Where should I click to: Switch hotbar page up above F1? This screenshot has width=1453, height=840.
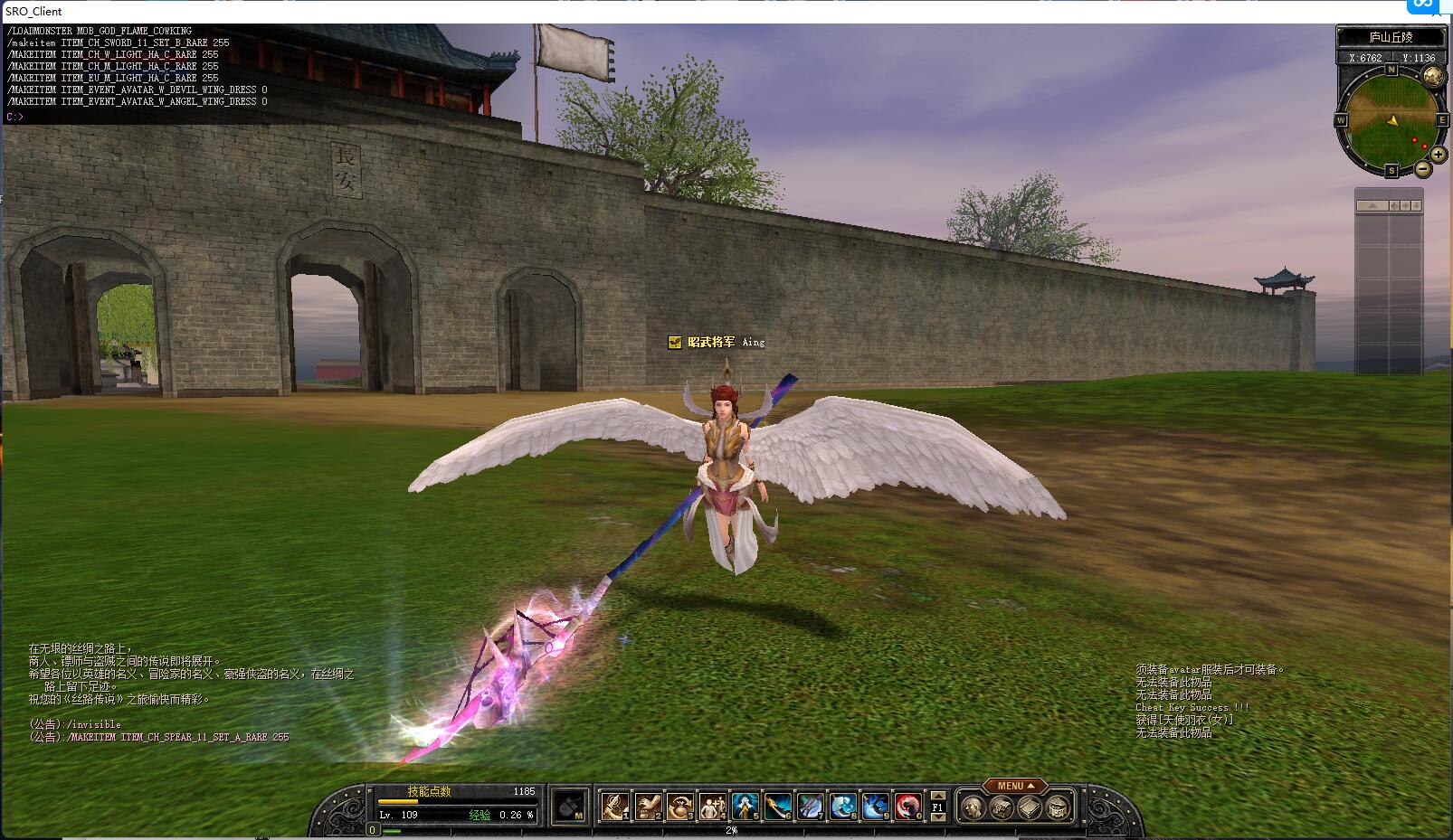pos(938,796)
